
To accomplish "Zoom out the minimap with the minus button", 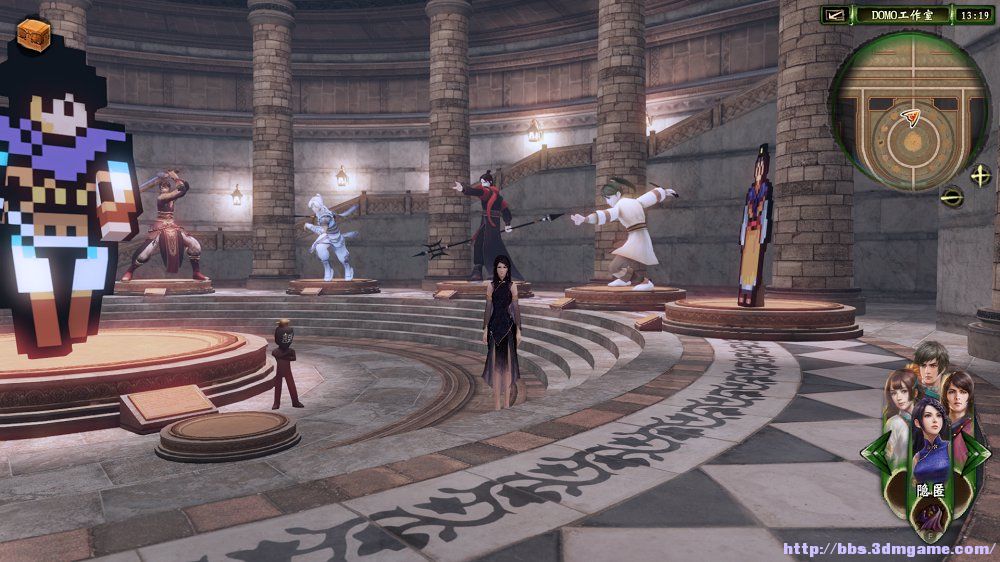I will pyautogui.click(x=951, y=197).
